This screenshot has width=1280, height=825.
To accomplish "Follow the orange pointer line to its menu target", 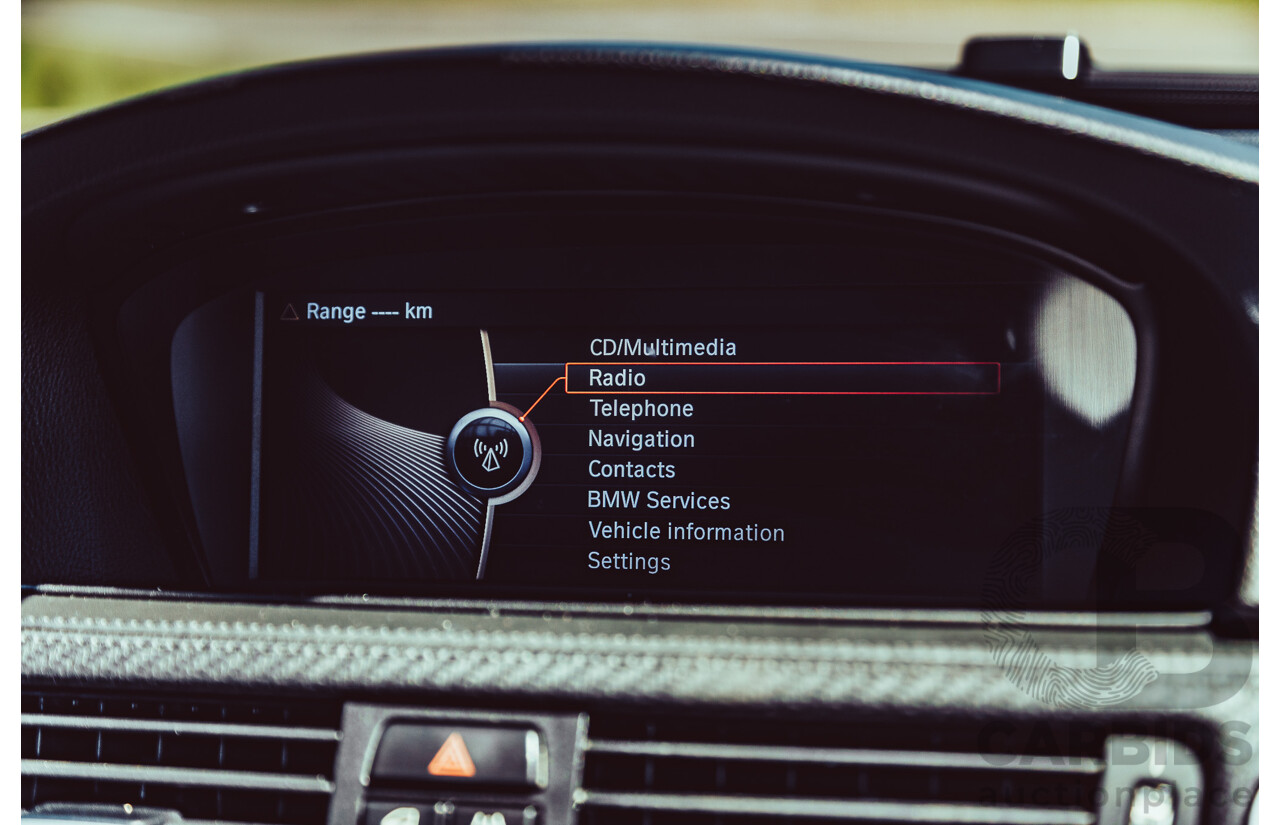I will point(617,378).
